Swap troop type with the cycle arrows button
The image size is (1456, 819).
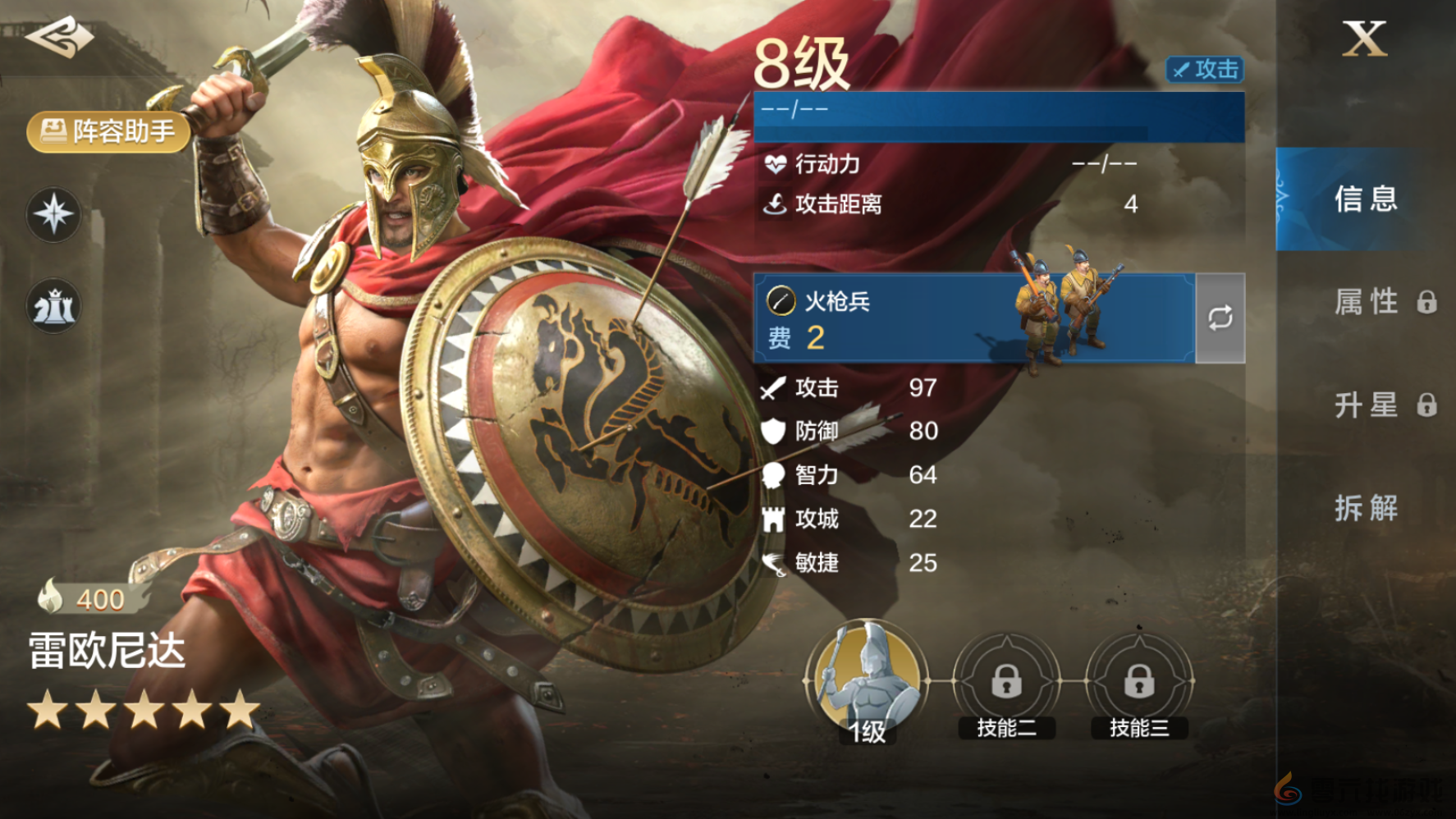pos(1220,318)
